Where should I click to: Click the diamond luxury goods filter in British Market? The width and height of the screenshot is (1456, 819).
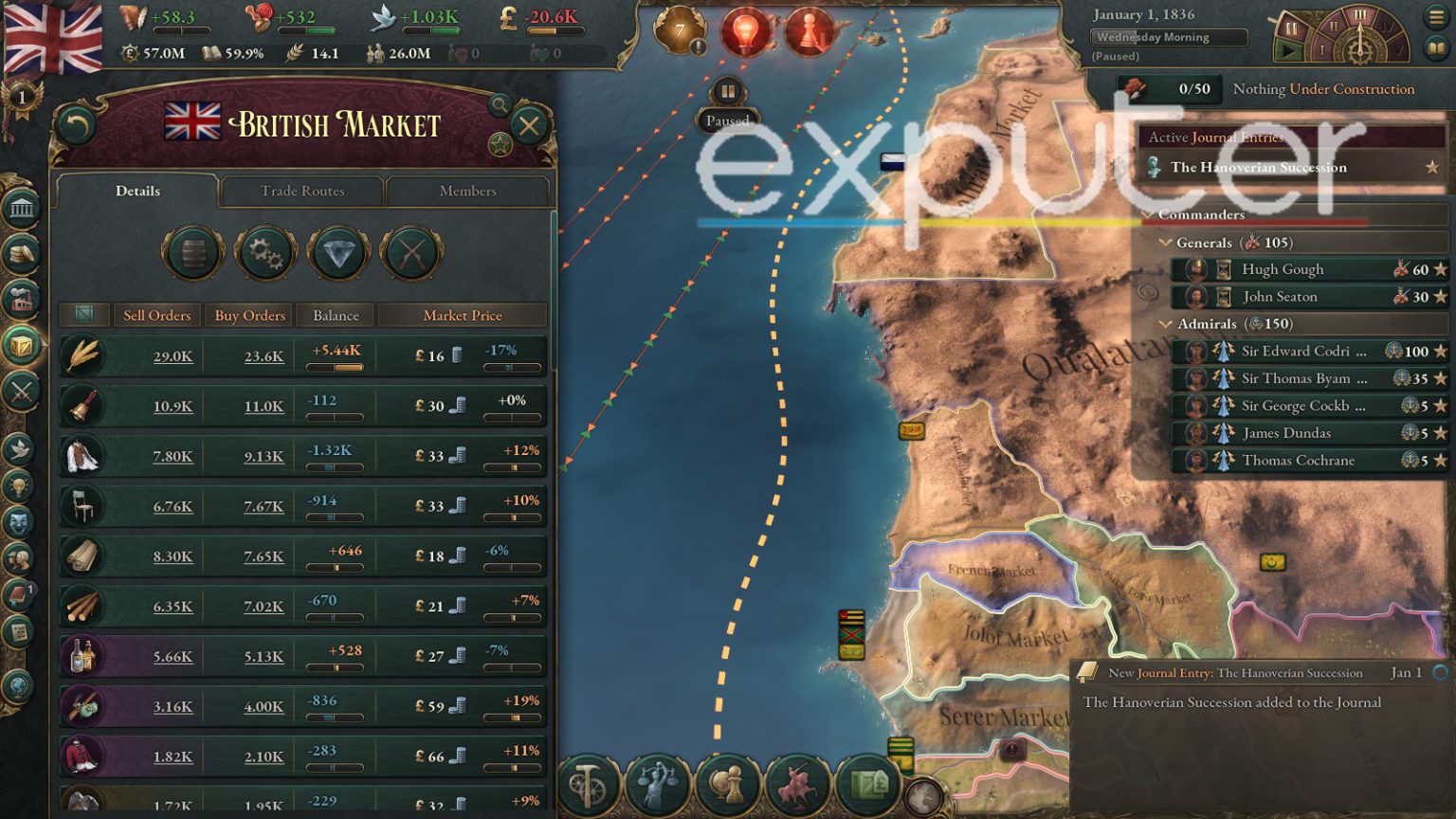coord(339,253)
